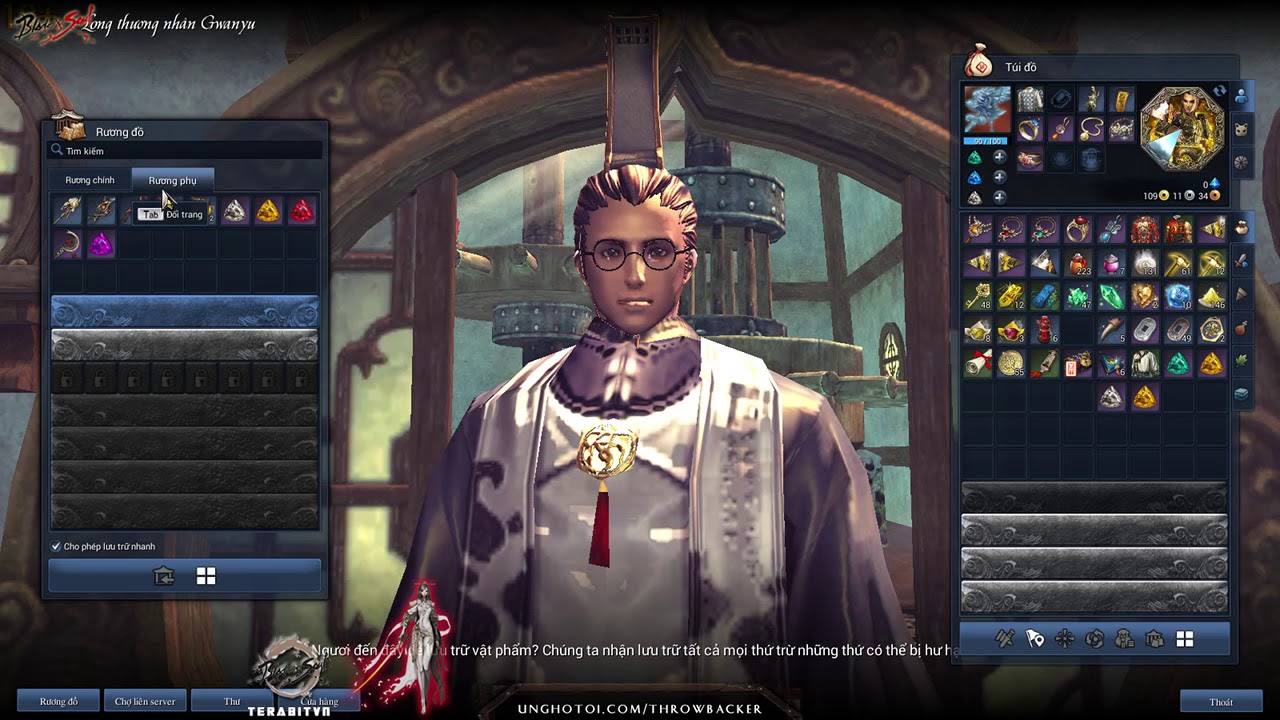The image size is (1280, 720).
Task: Click the Rương đồ button on bottom bar
Action: click(x=59, y=701)
